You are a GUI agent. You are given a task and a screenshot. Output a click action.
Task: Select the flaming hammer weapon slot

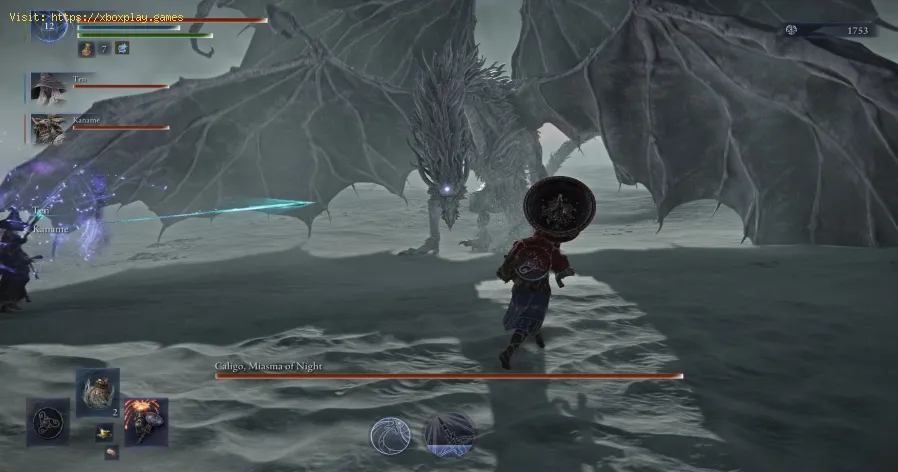[x=146, y=421]
